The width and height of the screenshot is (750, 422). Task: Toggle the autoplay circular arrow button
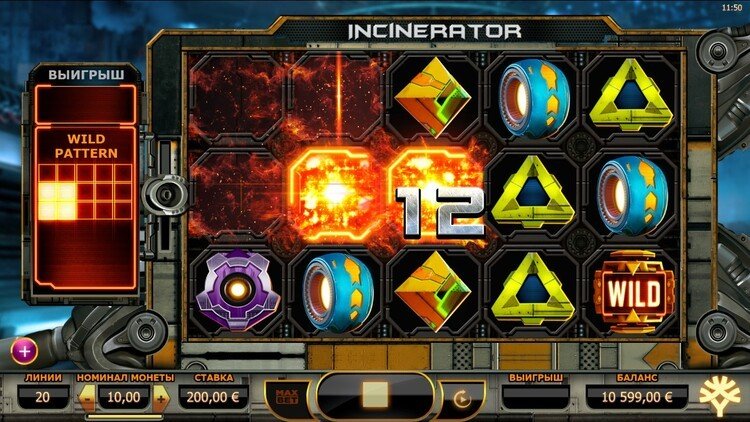point(462,397)
